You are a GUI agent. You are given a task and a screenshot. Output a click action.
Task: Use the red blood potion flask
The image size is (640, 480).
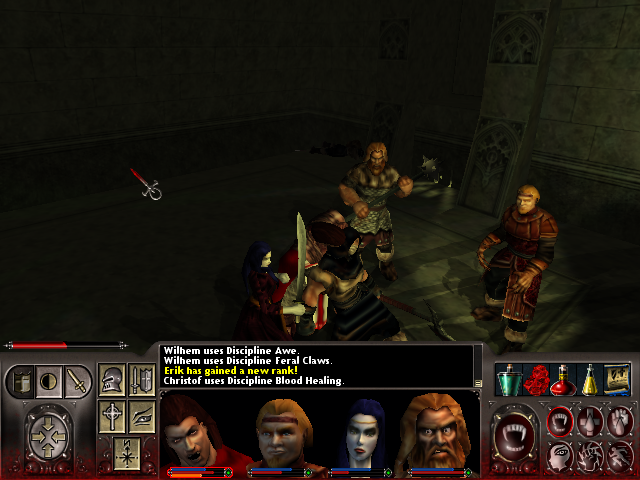562,380
